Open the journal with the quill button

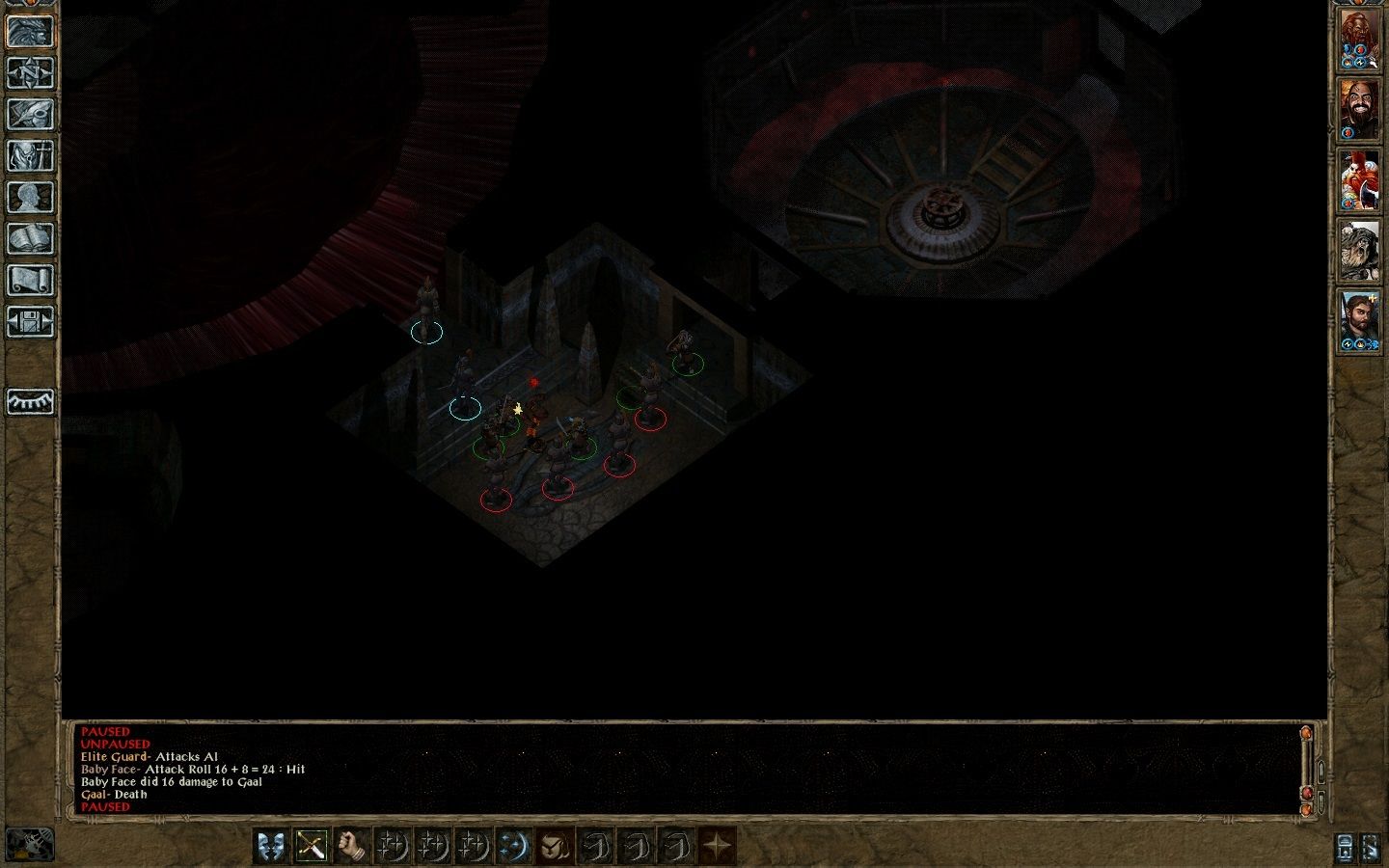coord(30,114)
